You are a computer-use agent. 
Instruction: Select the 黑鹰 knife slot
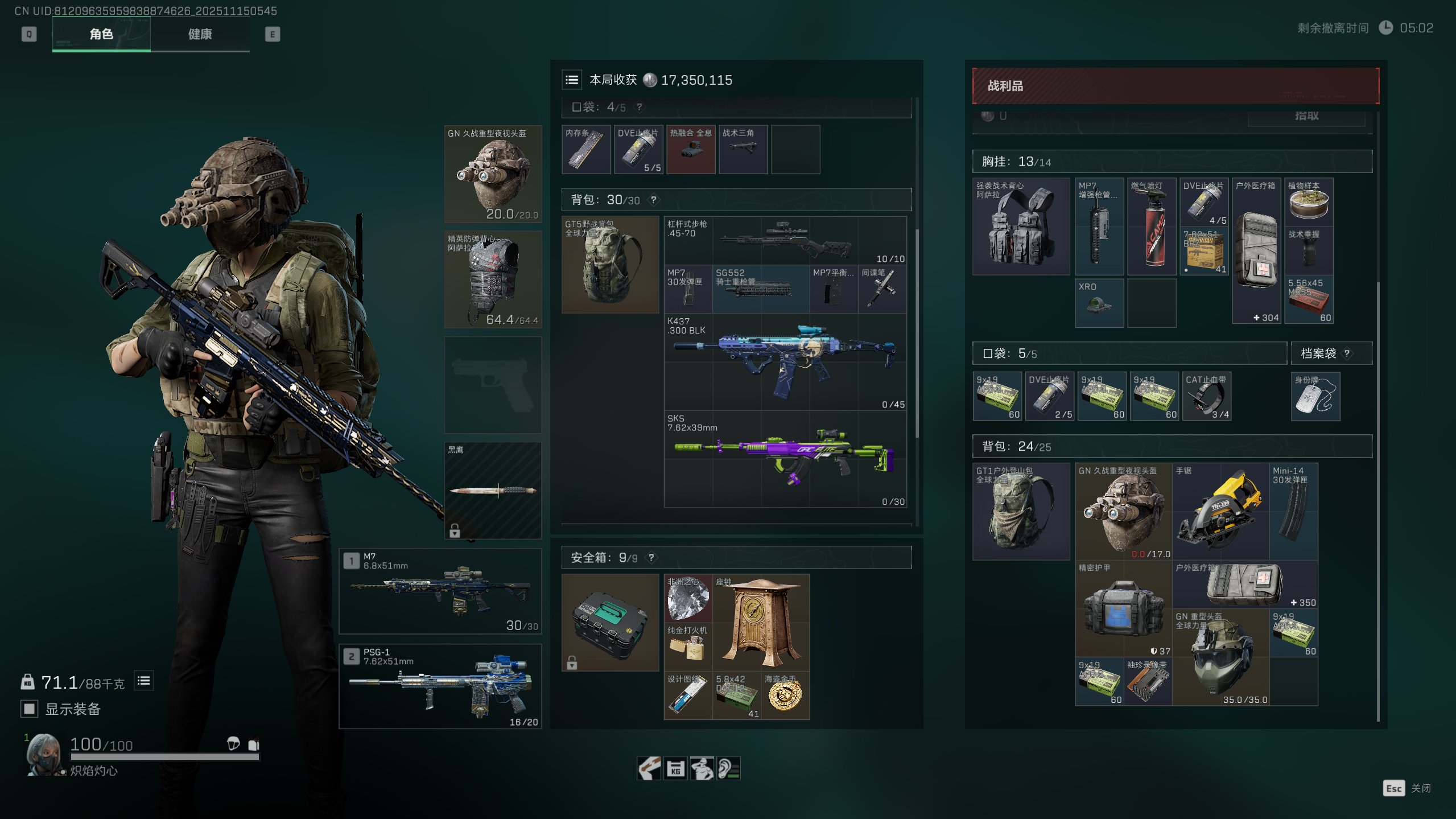[493, 490]
